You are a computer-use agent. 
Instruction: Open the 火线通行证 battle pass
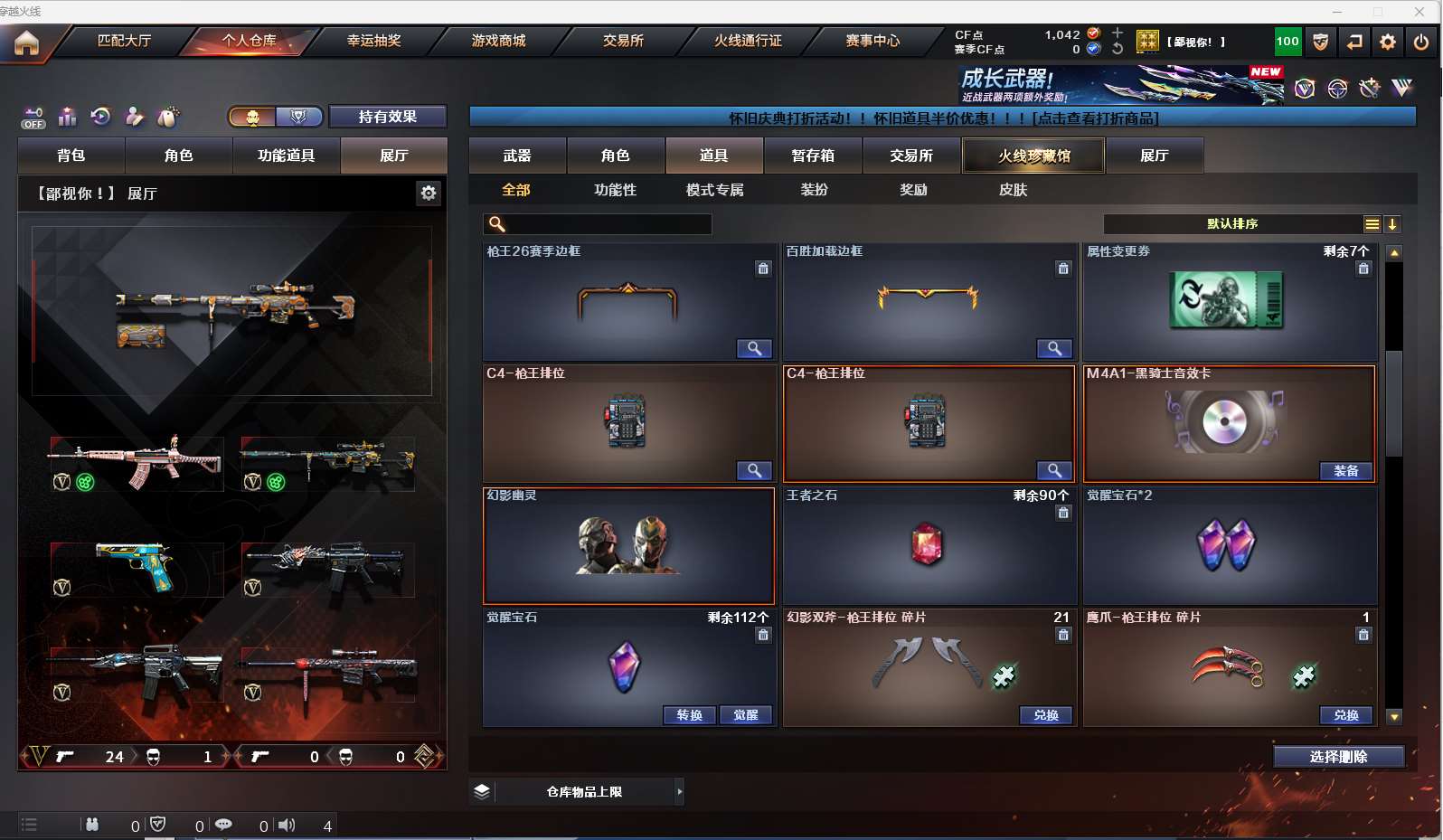coord(748,41)
